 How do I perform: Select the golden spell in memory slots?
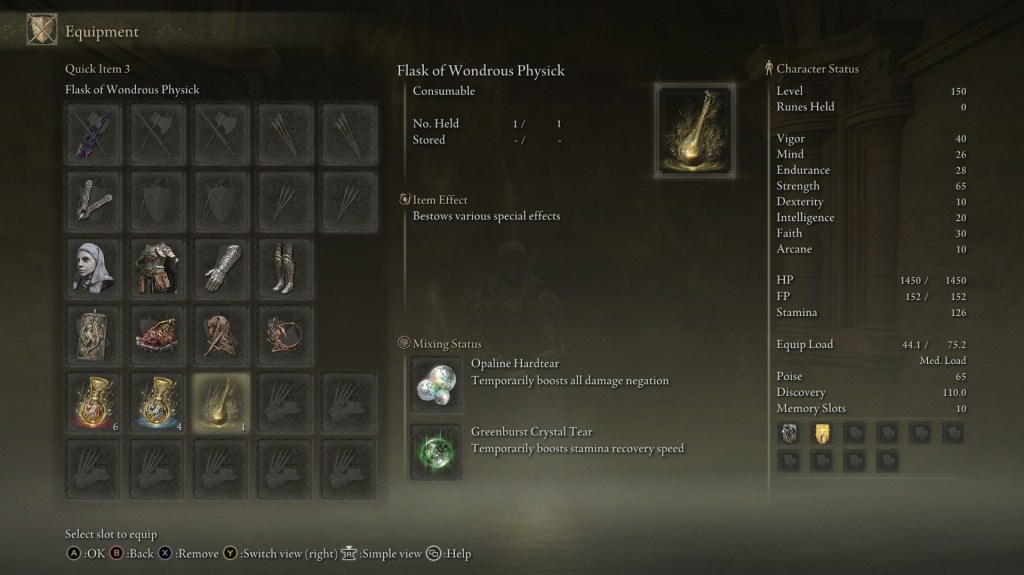pos(822,433)
